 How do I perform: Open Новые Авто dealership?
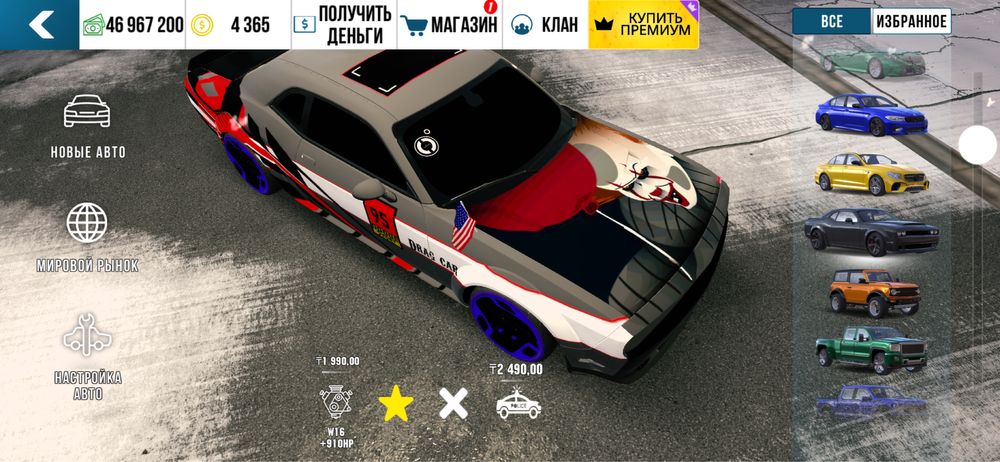(88, 126)
